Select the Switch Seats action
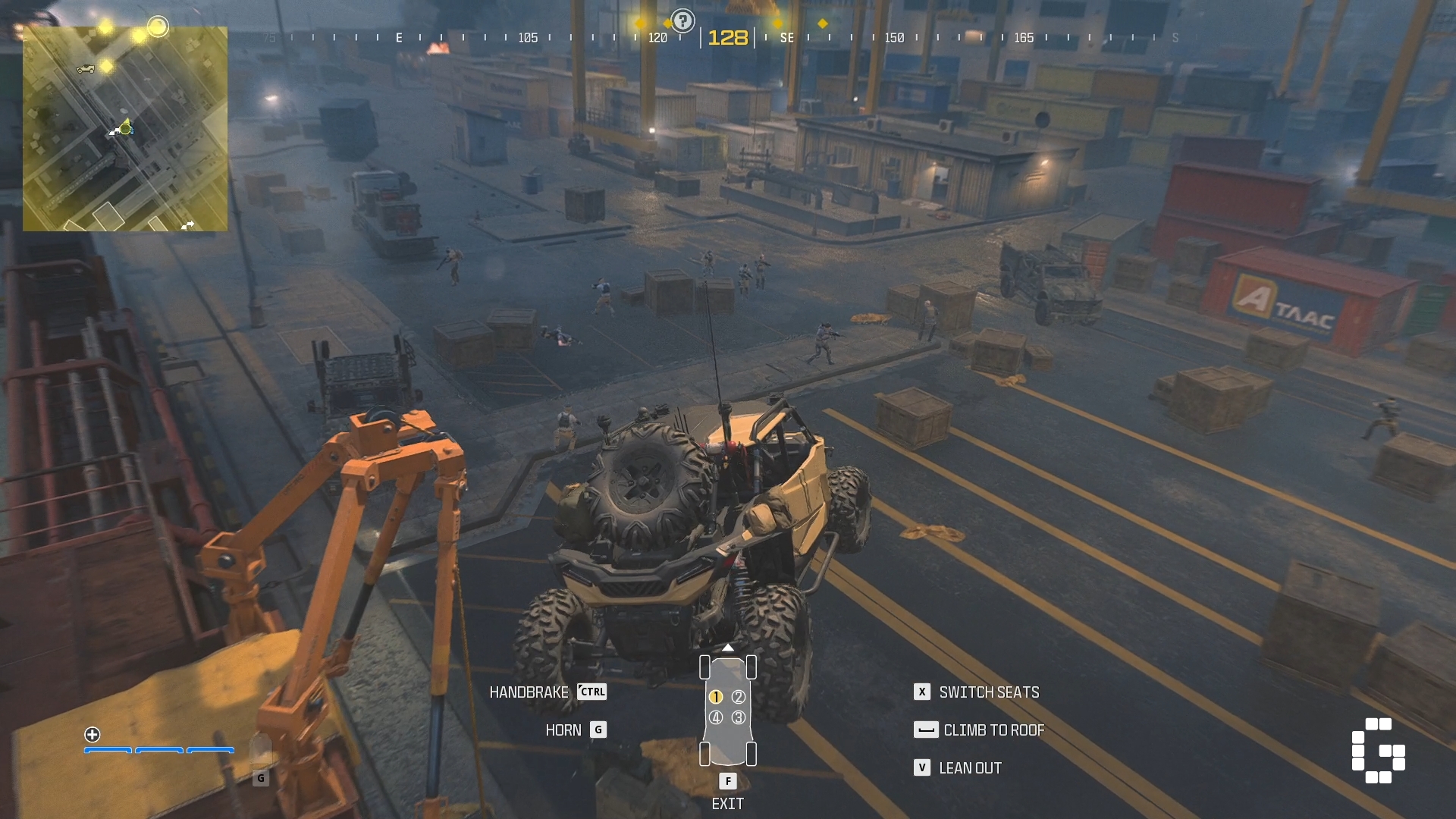 click(989, 692)
